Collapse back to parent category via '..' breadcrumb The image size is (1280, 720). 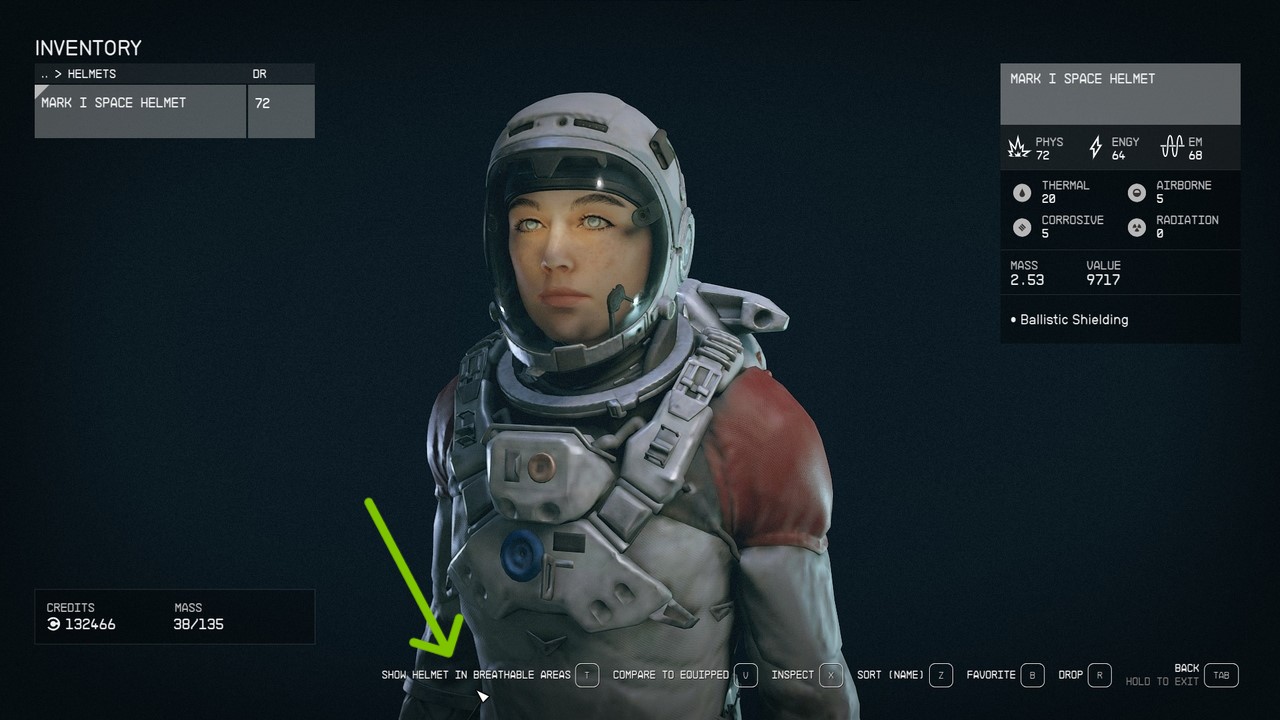point(44,73)
